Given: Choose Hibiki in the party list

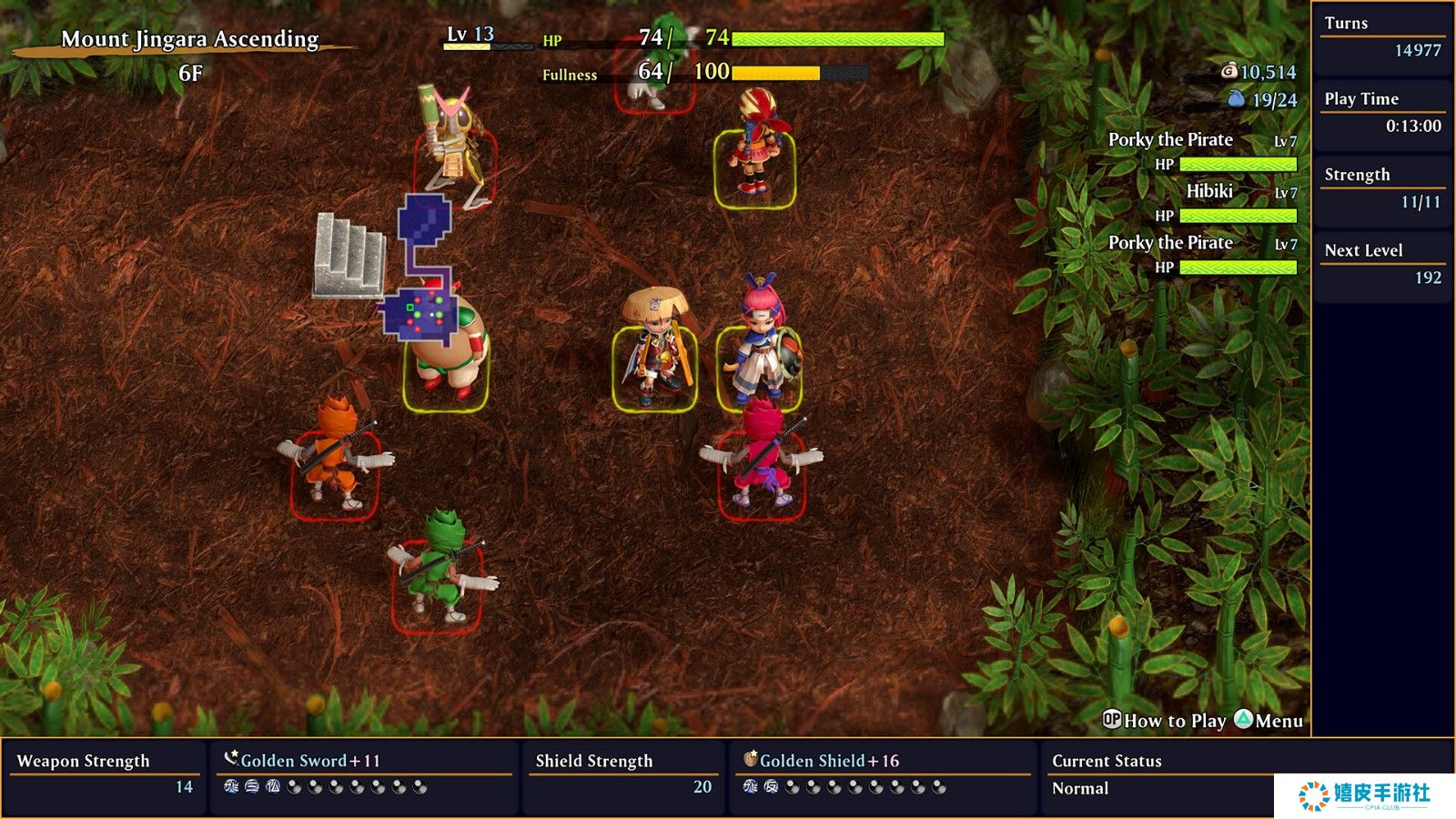Looking at the screenshot, I should coord(1208,192).
